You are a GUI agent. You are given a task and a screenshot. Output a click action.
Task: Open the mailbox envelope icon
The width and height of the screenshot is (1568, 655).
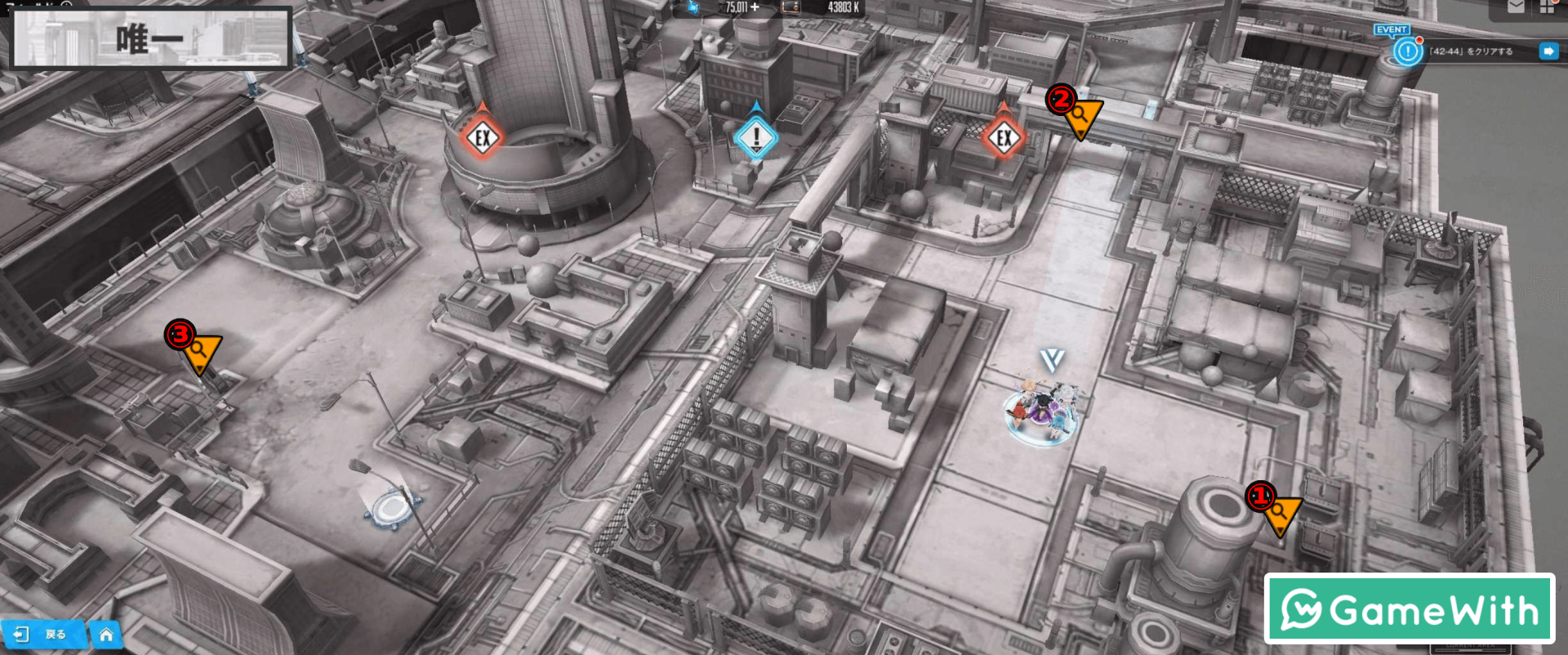(x=1515, y=7)
